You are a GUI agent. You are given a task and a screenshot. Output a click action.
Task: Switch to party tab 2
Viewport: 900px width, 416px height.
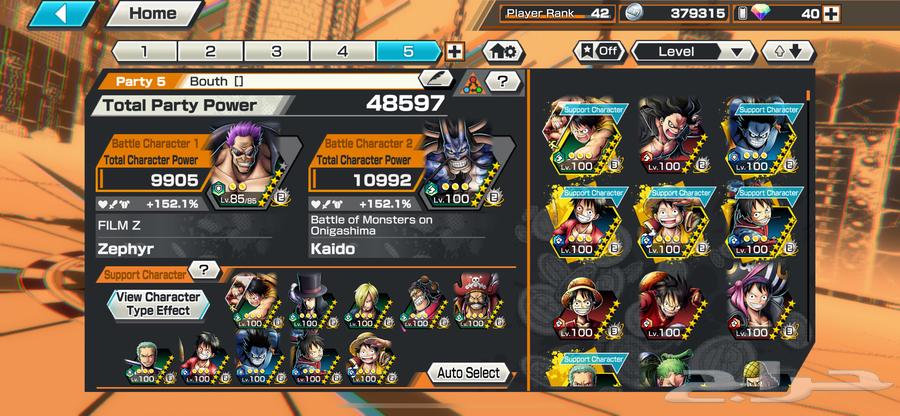210,51
